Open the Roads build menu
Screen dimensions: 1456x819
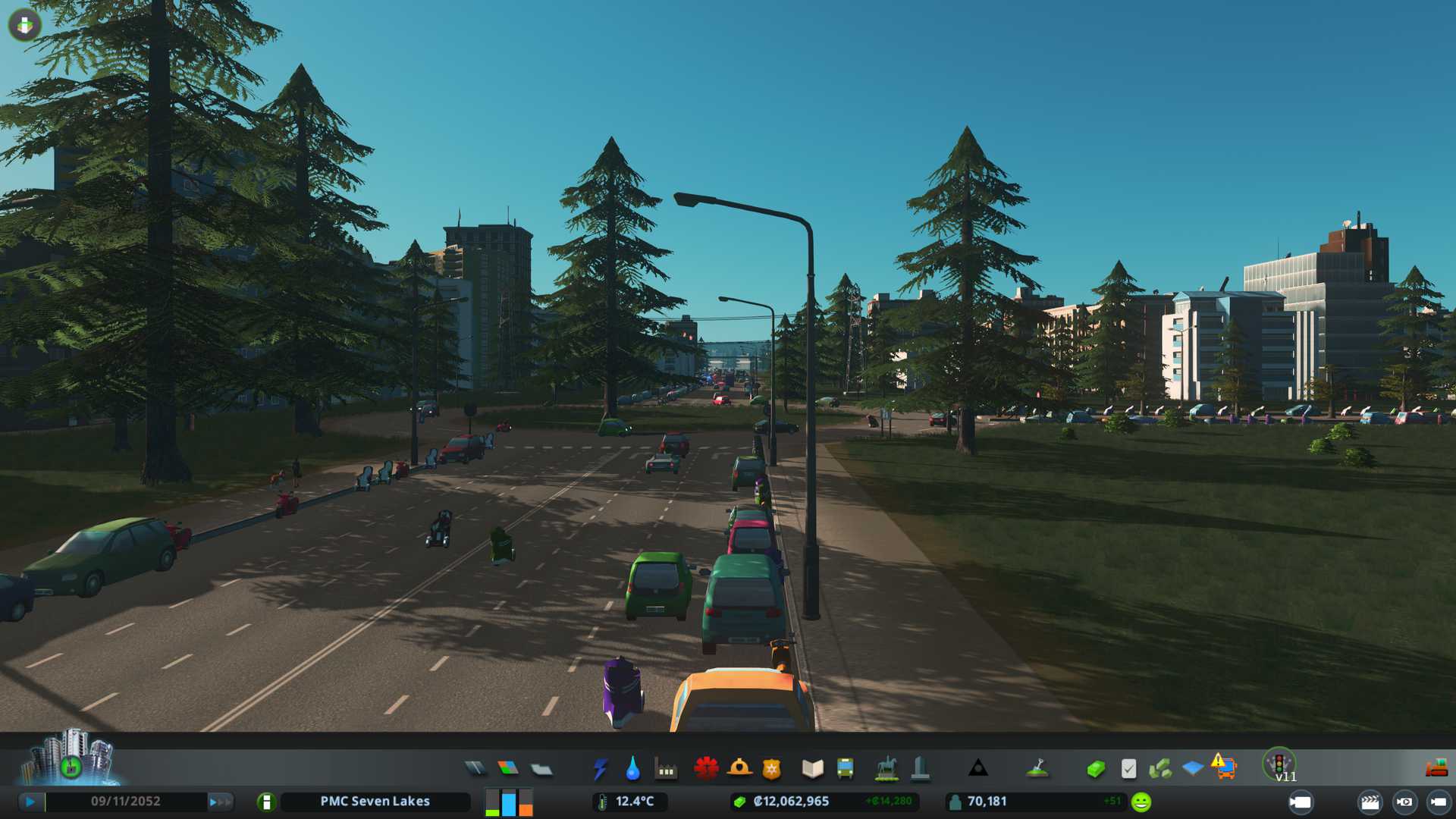(x=475, y=769)
